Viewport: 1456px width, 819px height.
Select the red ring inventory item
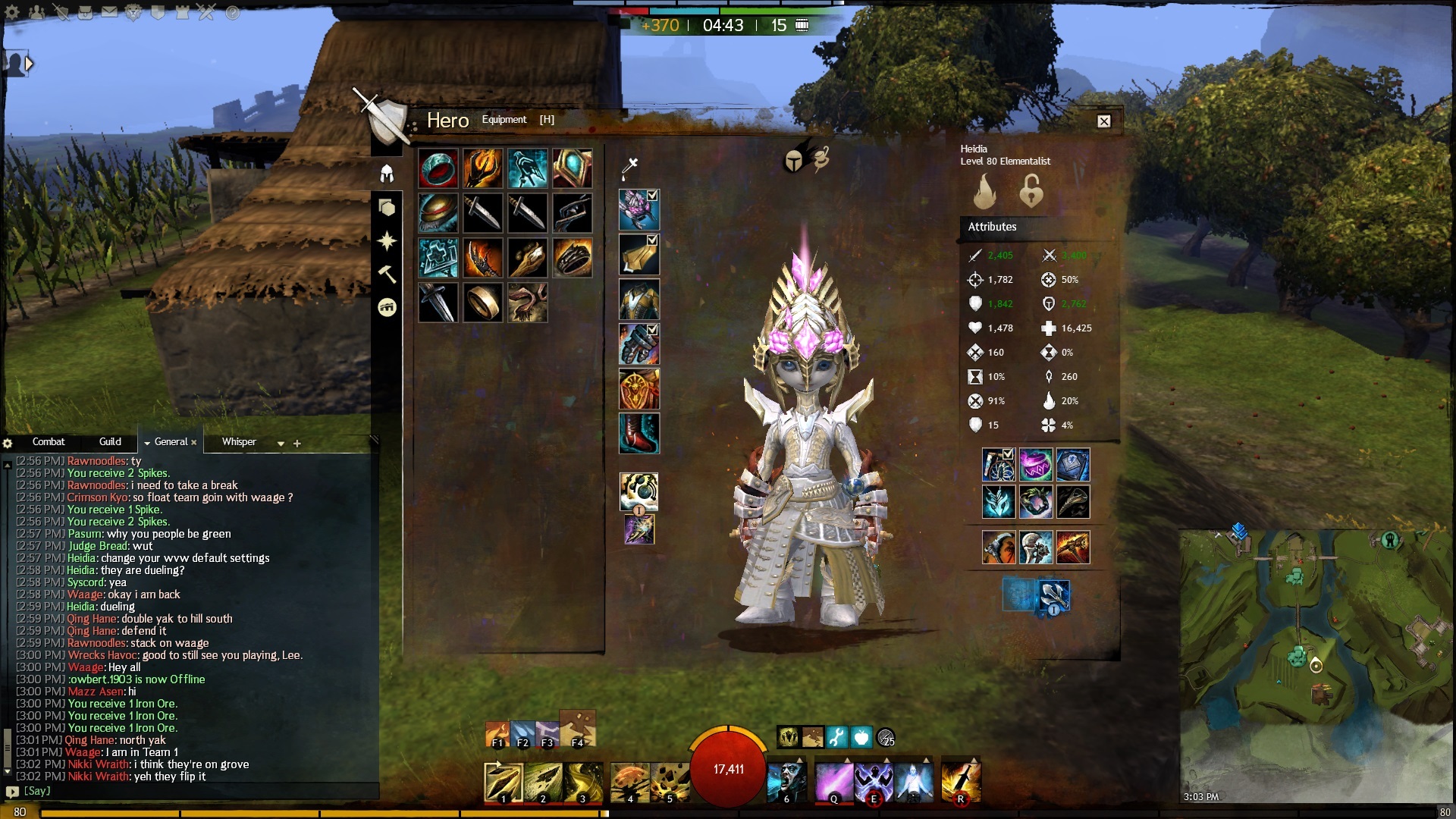(x=438, y=168)
